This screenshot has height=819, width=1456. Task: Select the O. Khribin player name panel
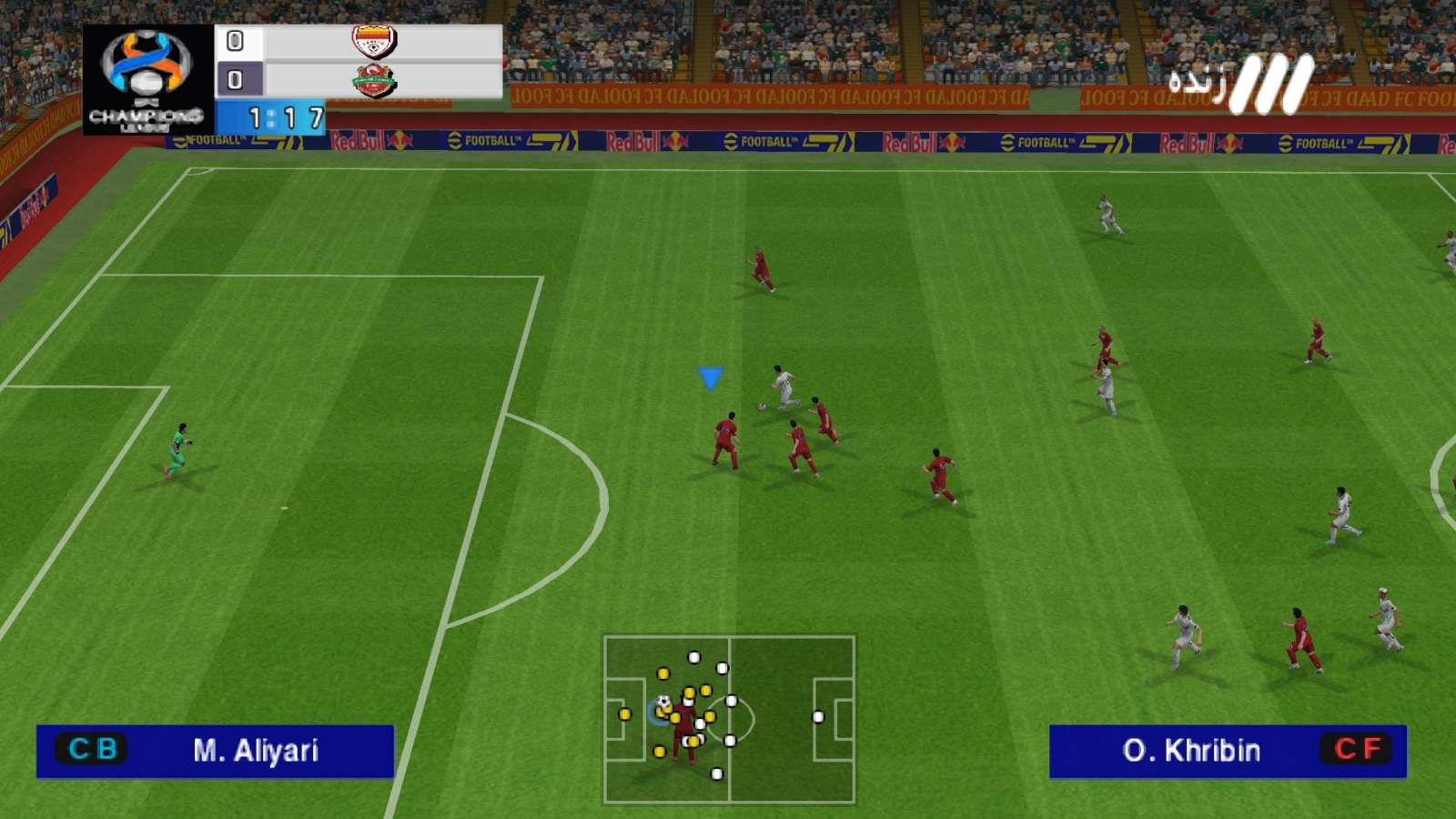click(x=1228, y=751)
